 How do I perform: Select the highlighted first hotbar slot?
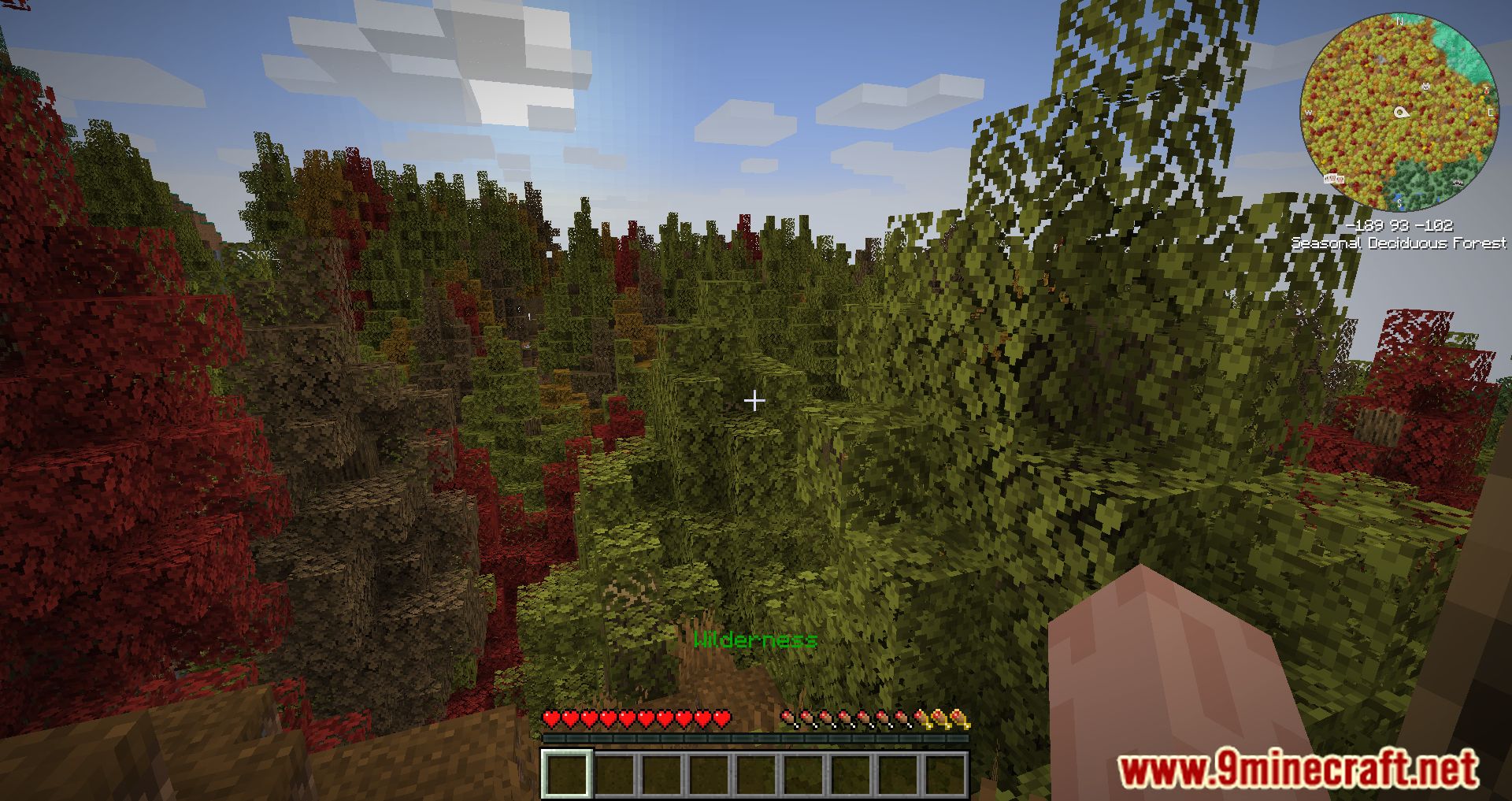click(x=566, y=773)
